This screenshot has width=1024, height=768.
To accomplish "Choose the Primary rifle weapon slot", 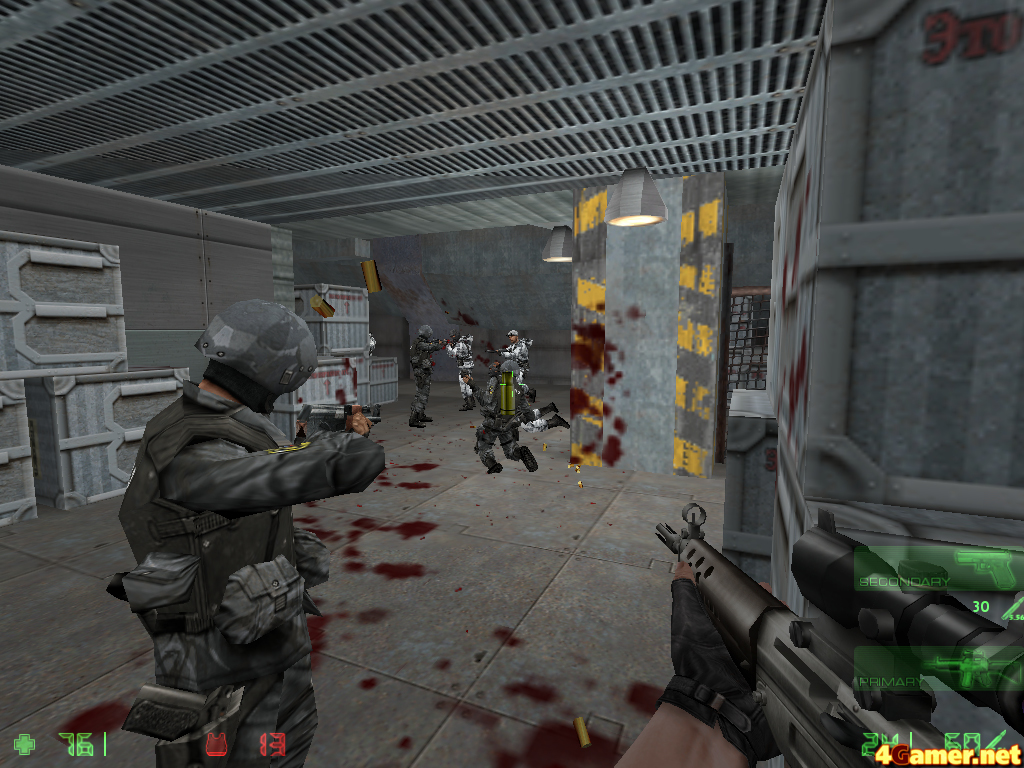I will 936,669.
